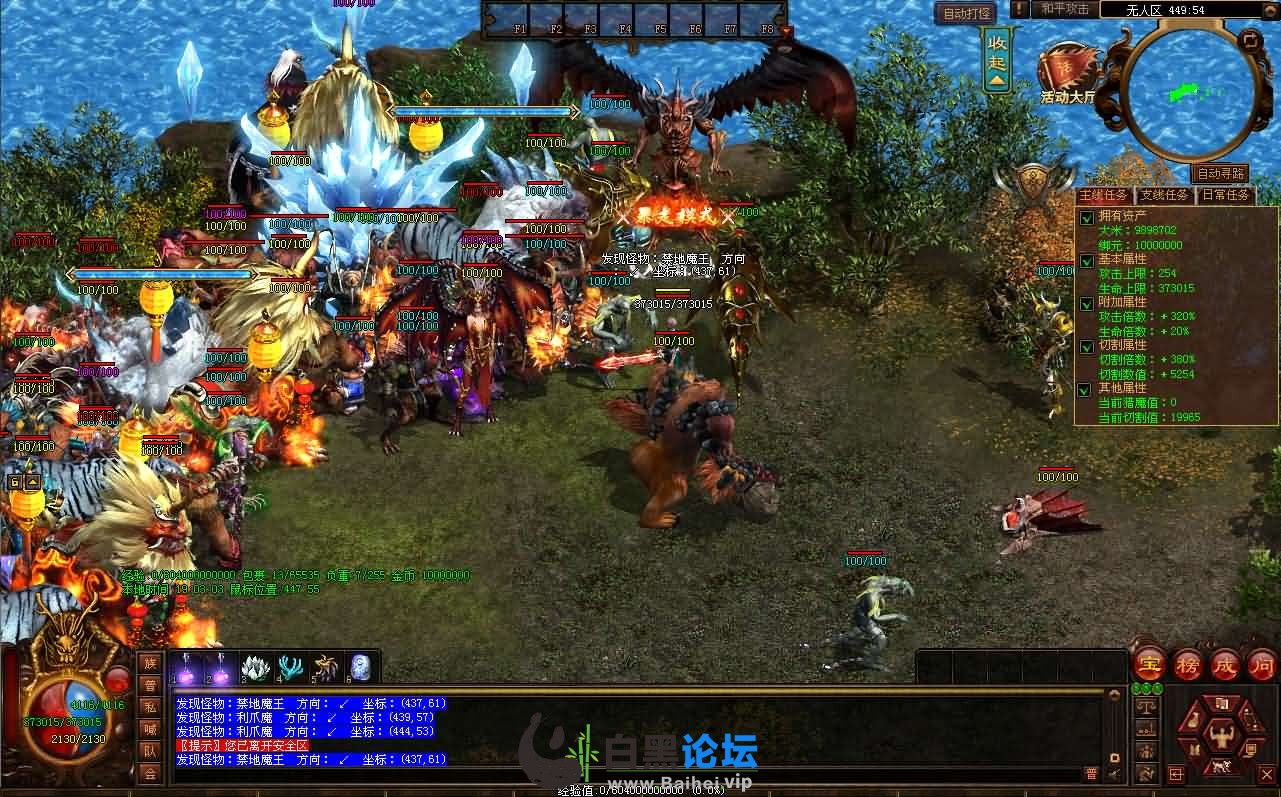Collapse the menu with the 收起 banner
This screenshot has width=1281, height=797.
997,60
